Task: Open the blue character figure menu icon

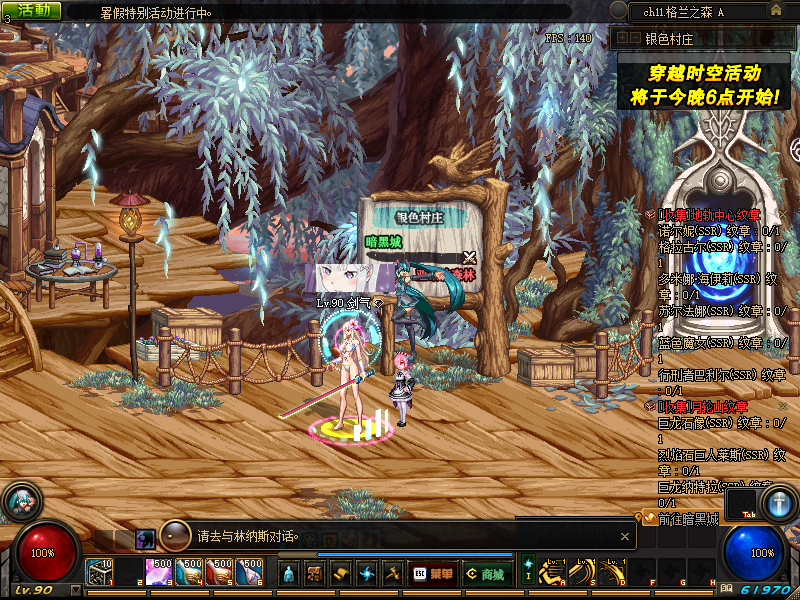Action: coord(289,574)
